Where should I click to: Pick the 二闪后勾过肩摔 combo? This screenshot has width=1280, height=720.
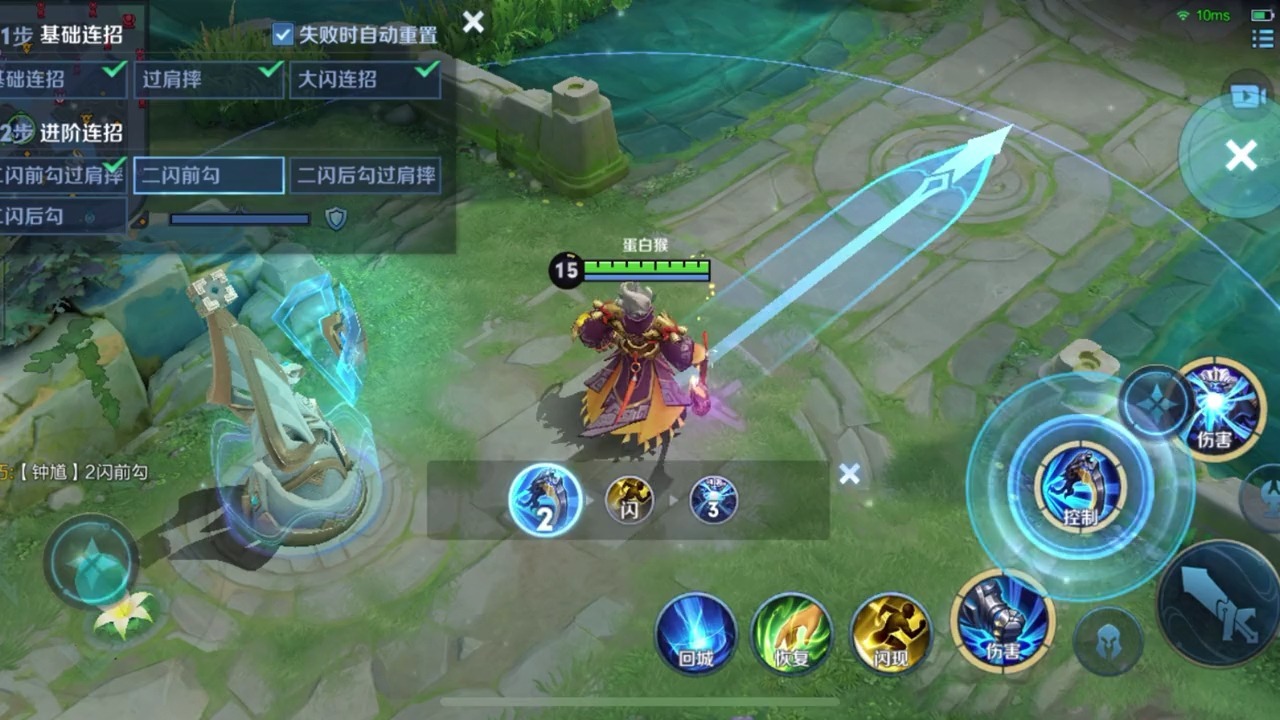coord(365,176)
